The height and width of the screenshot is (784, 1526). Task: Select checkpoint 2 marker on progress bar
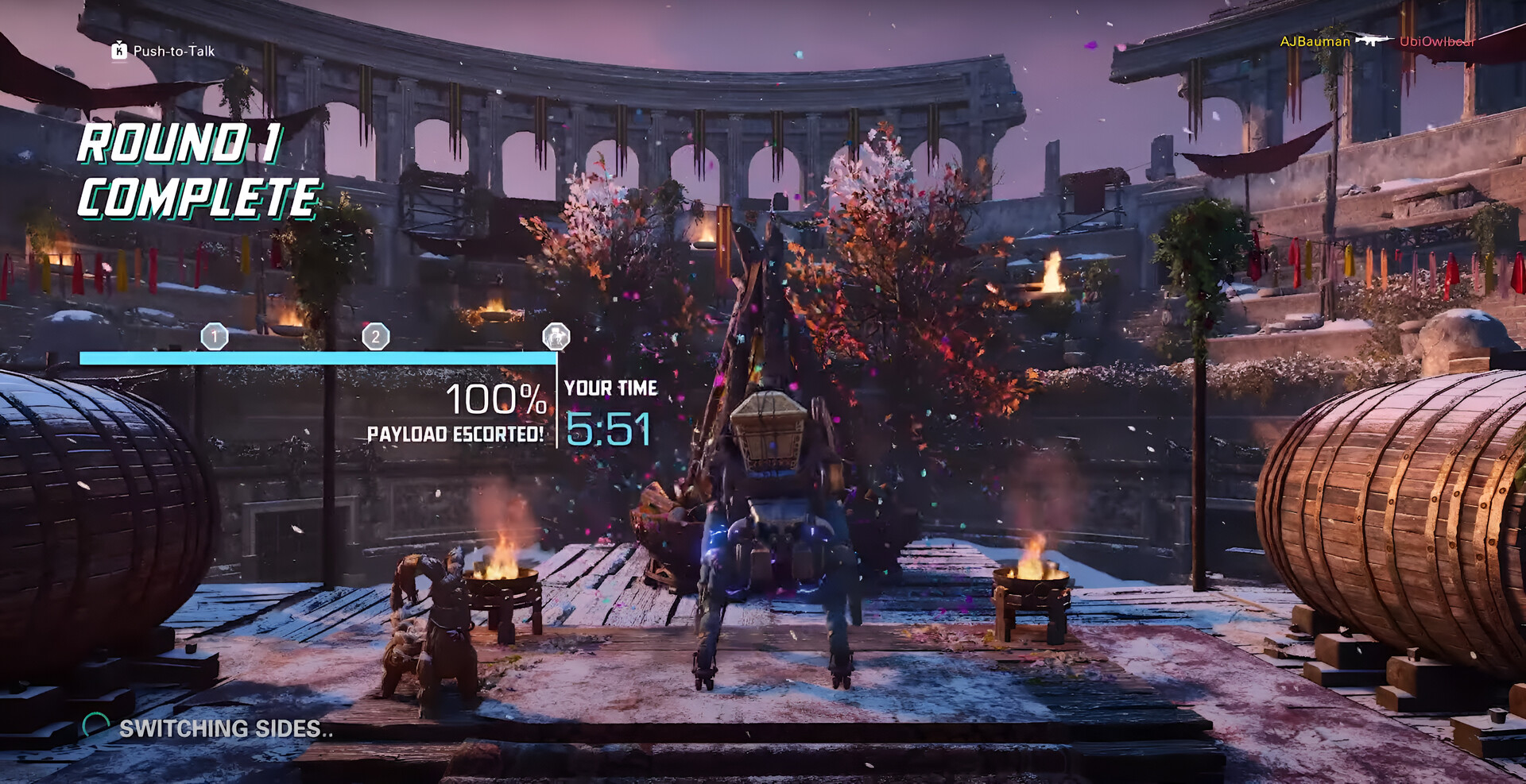(x=376, y=337)
